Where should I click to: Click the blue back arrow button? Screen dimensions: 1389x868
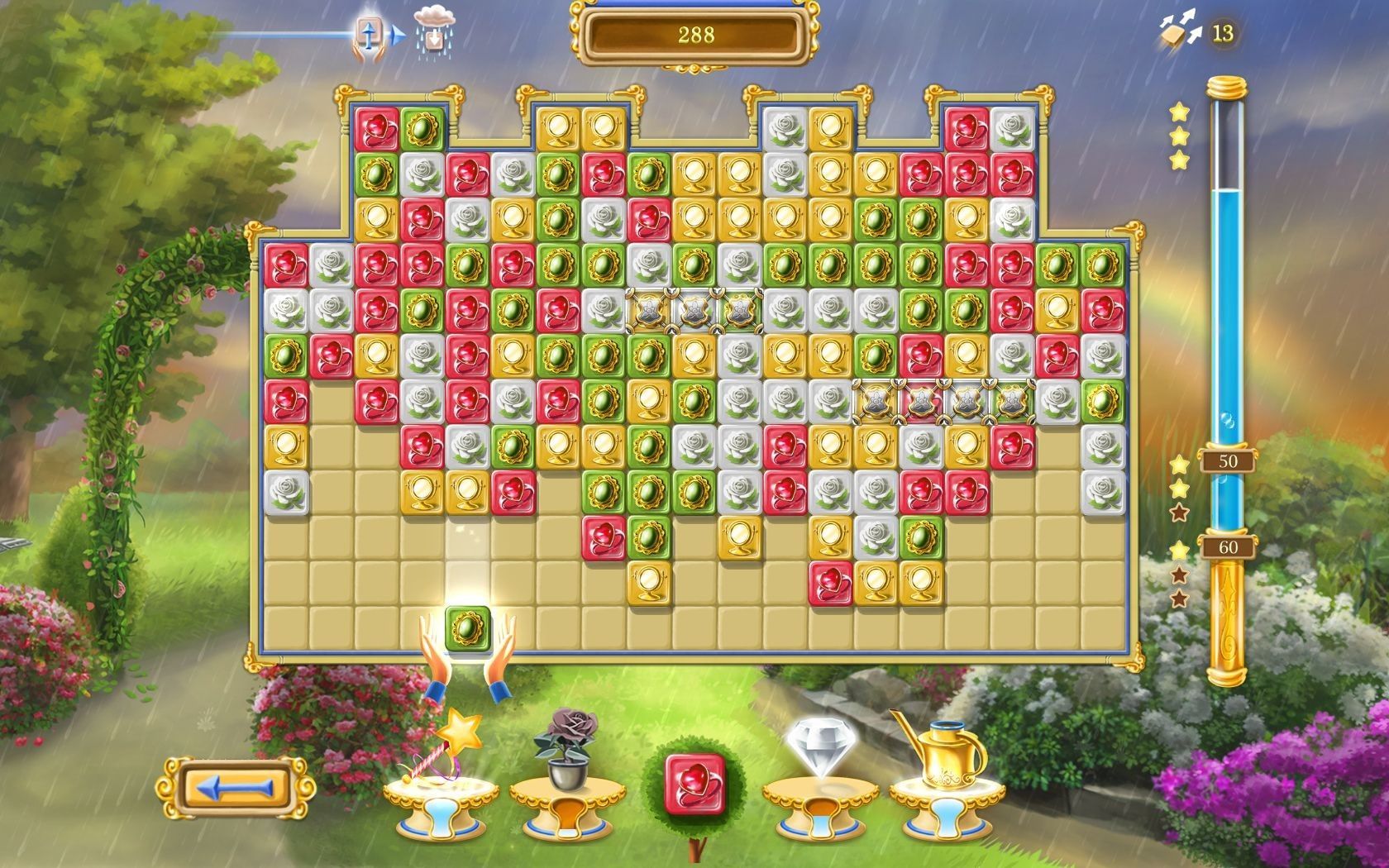[x=236, y=788]
